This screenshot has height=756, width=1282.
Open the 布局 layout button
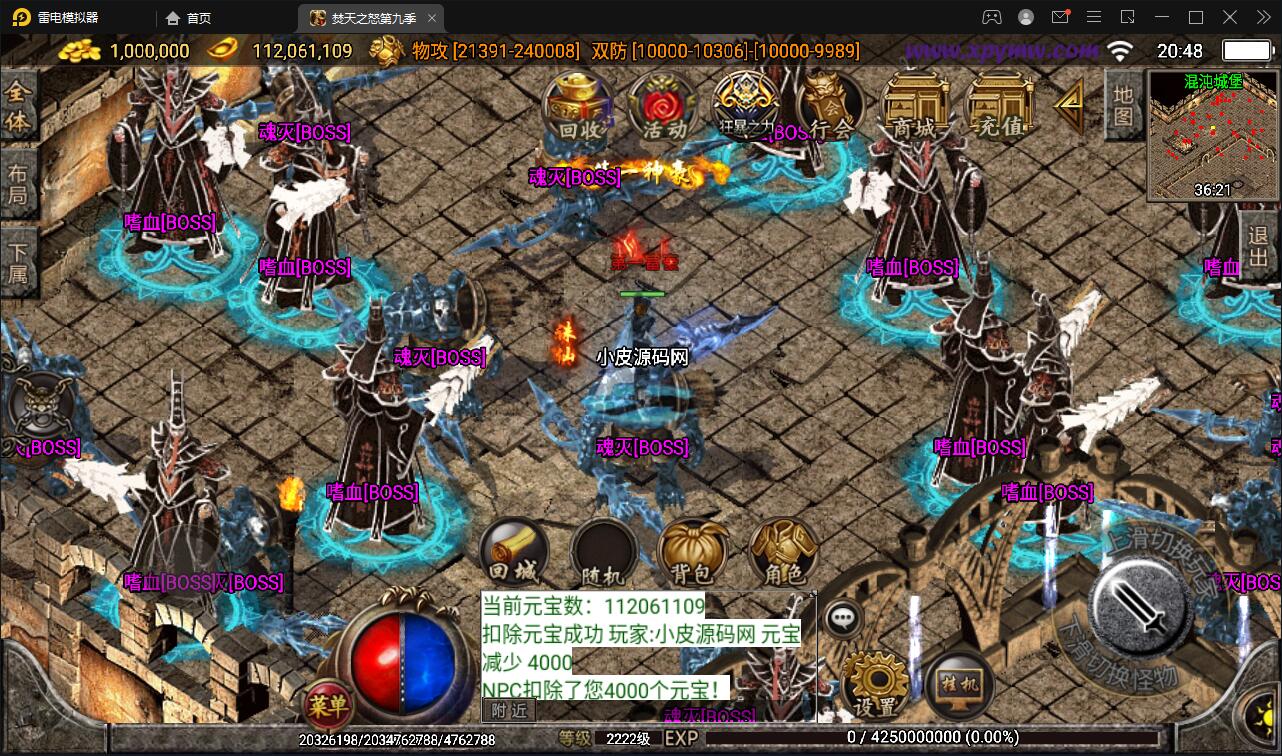click(18, 183)
